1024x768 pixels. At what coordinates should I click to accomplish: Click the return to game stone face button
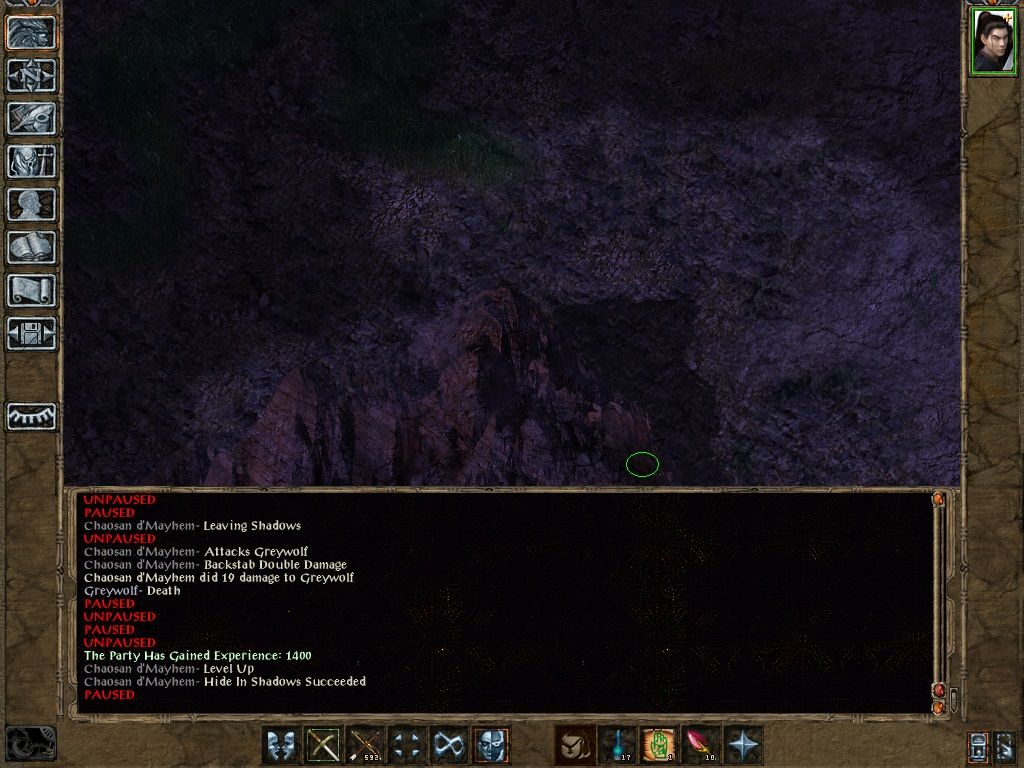point(31,33)
